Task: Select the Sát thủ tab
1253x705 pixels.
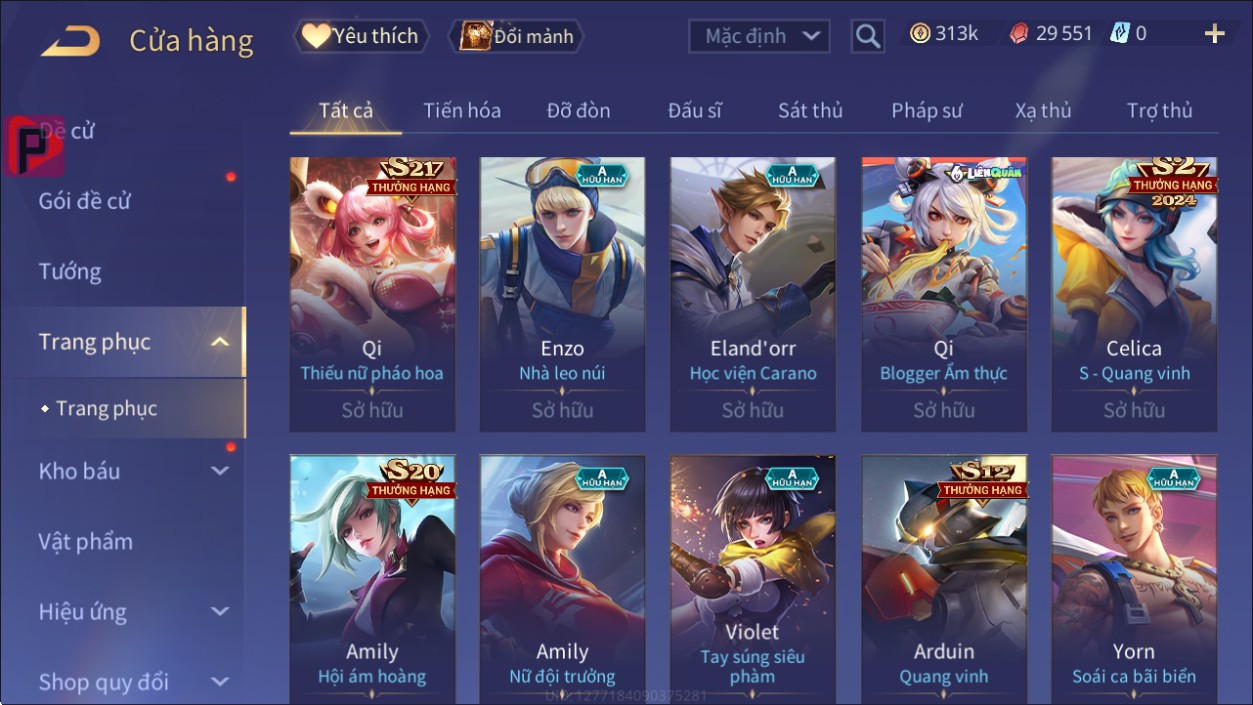Action: tap(810, 111)
